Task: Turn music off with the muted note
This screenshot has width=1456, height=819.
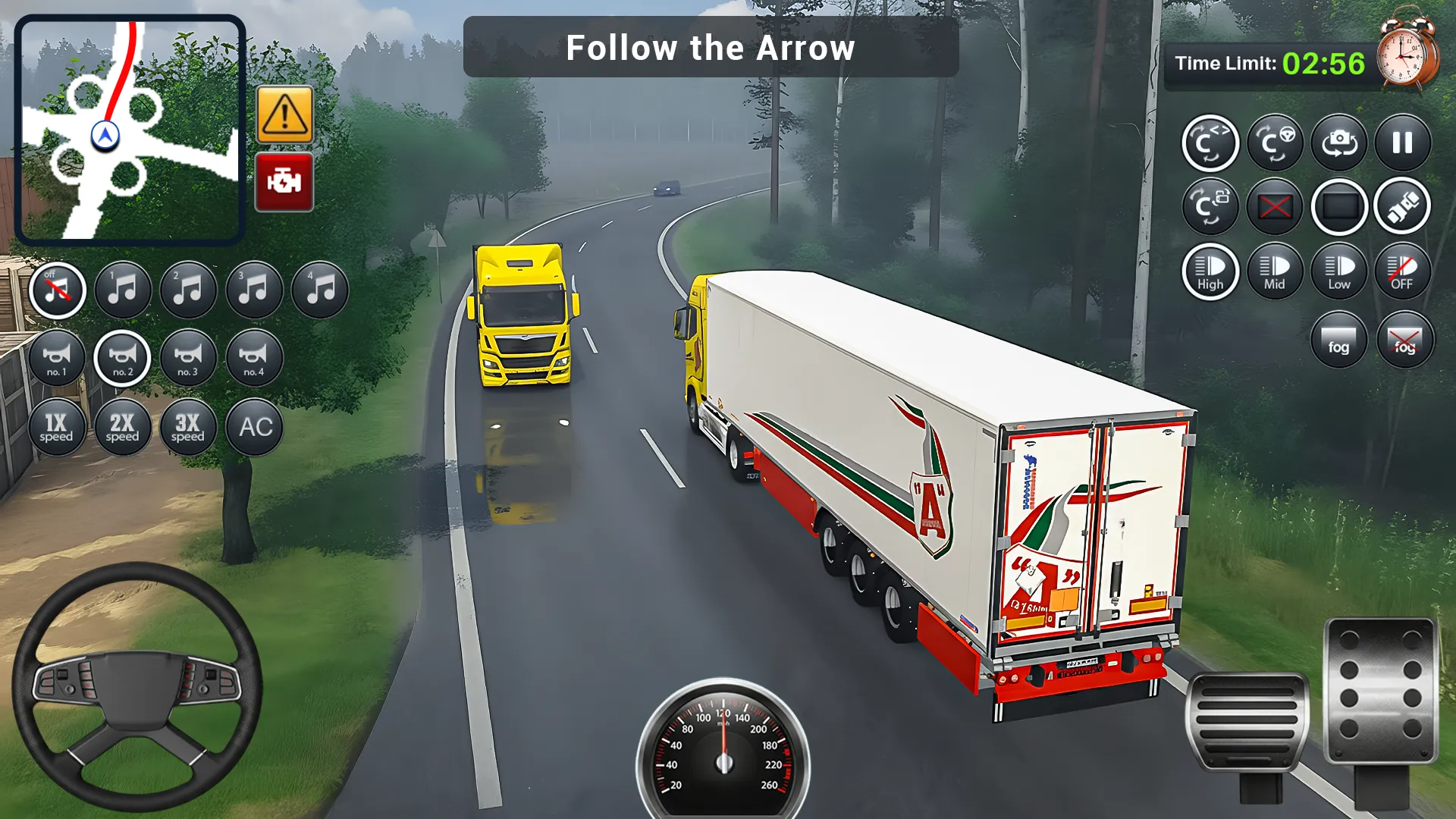Action: [x=57, y=290]
